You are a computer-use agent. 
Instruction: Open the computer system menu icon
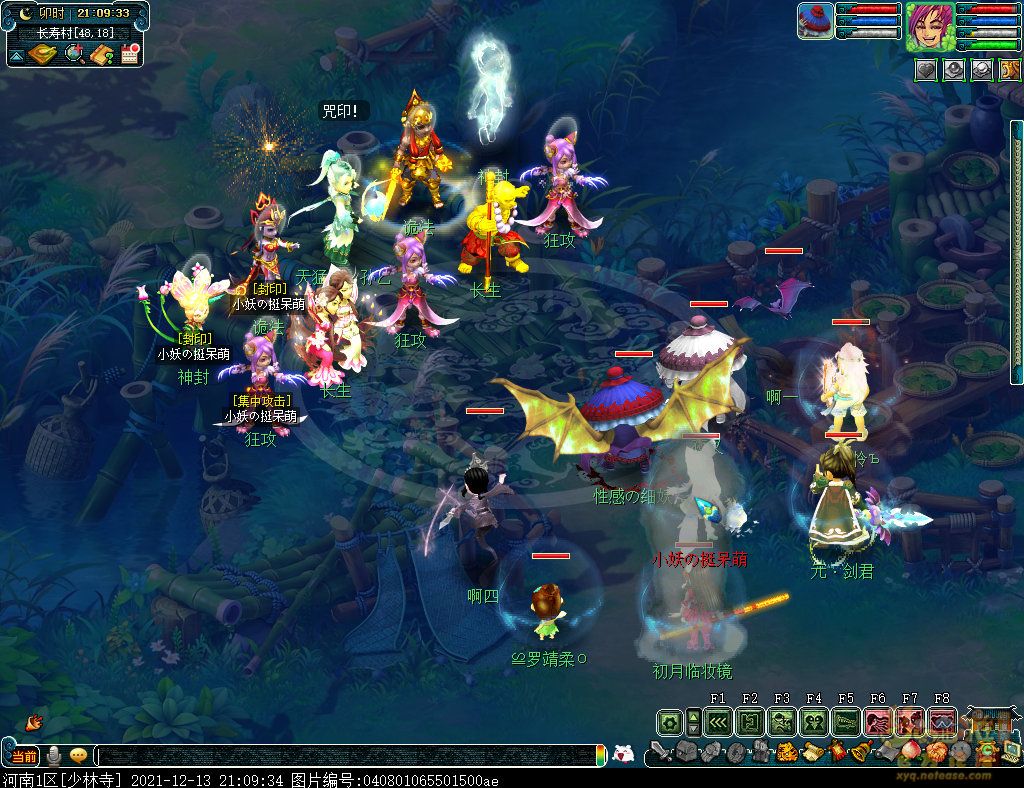click(x=1010, y=752)
